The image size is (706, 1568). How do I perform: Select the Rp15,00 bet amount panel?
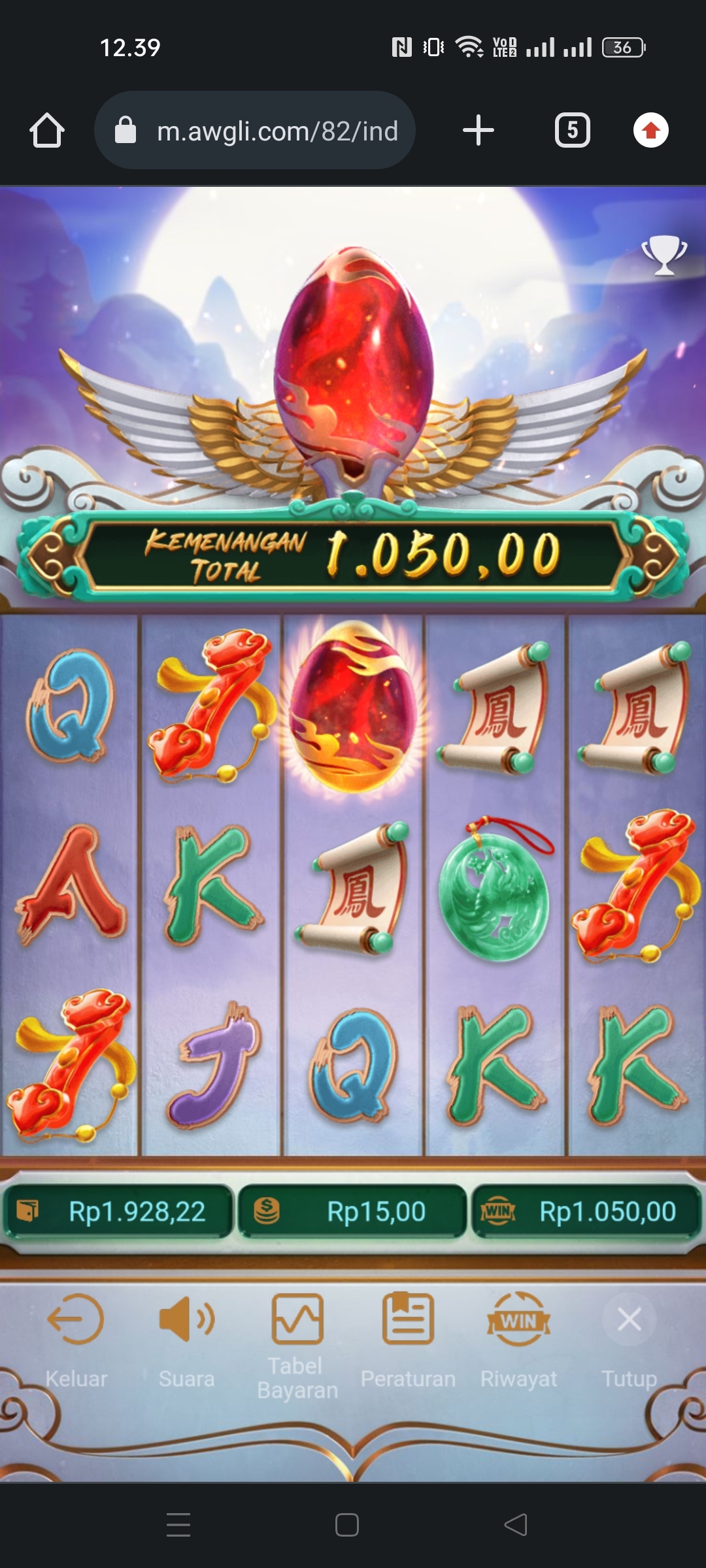coord(353,1212)
